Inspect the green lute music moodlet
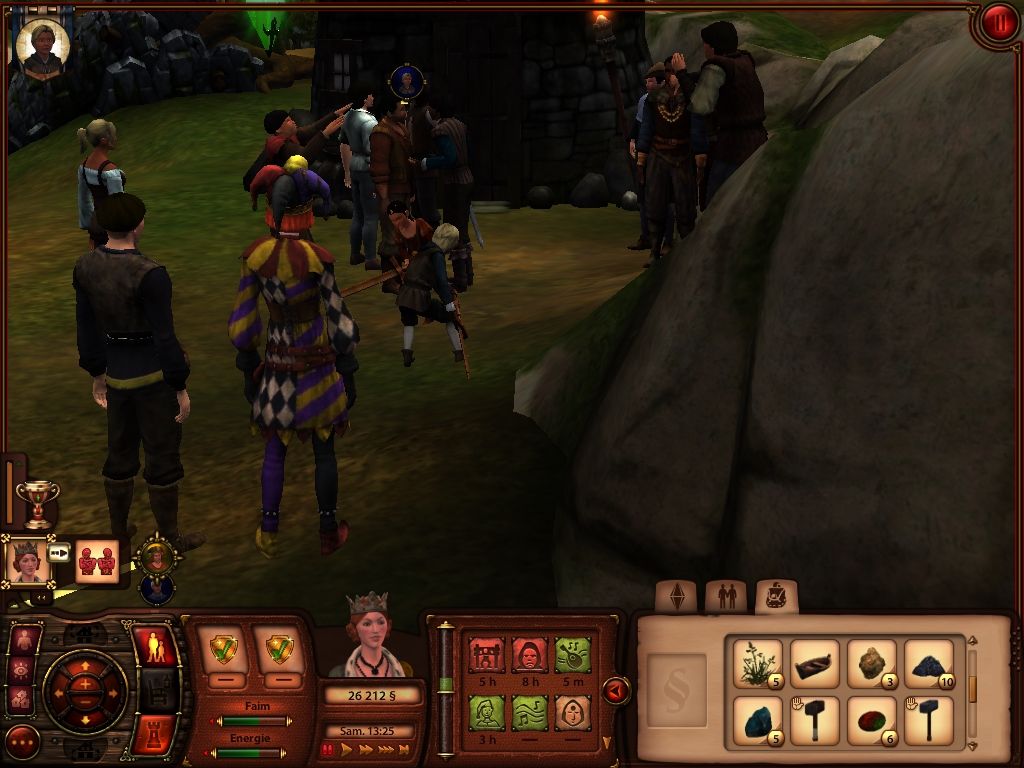Screen dimensions: 1024x768 [529, 713]
